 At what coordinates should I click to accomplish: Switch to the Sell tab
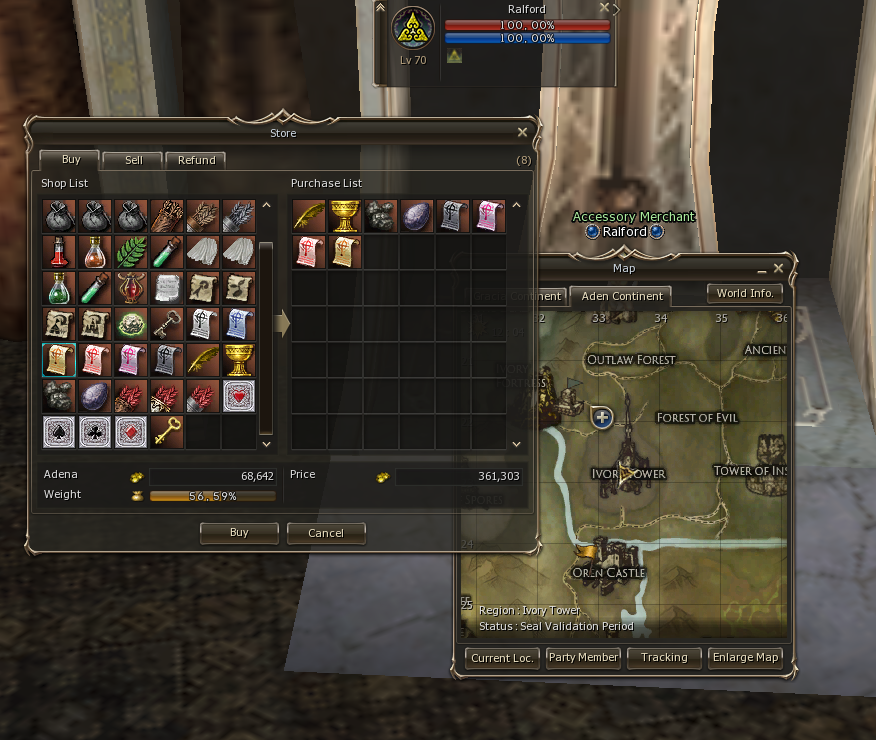point(133,160)
